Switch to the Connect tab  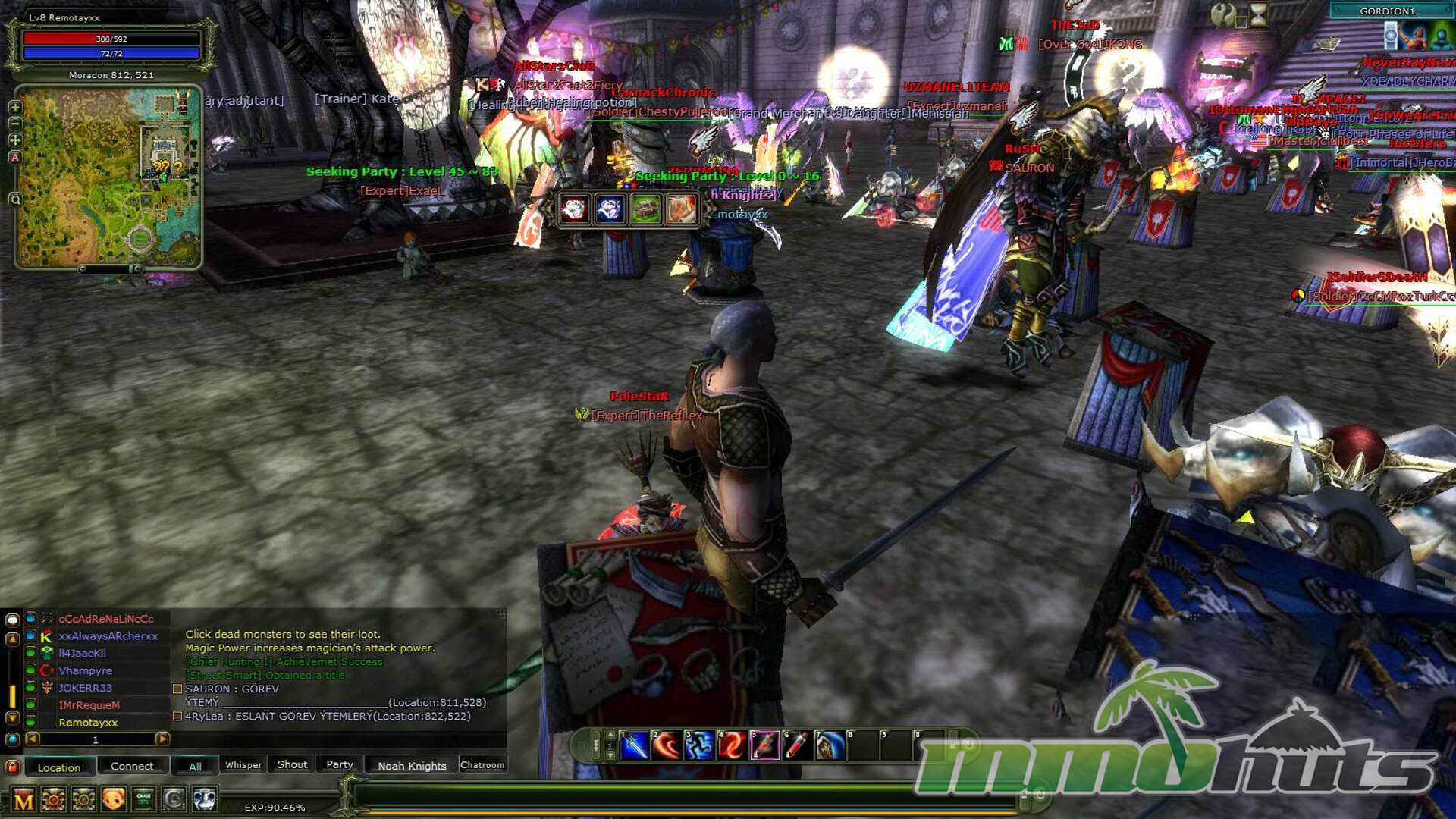click(132, 766)
